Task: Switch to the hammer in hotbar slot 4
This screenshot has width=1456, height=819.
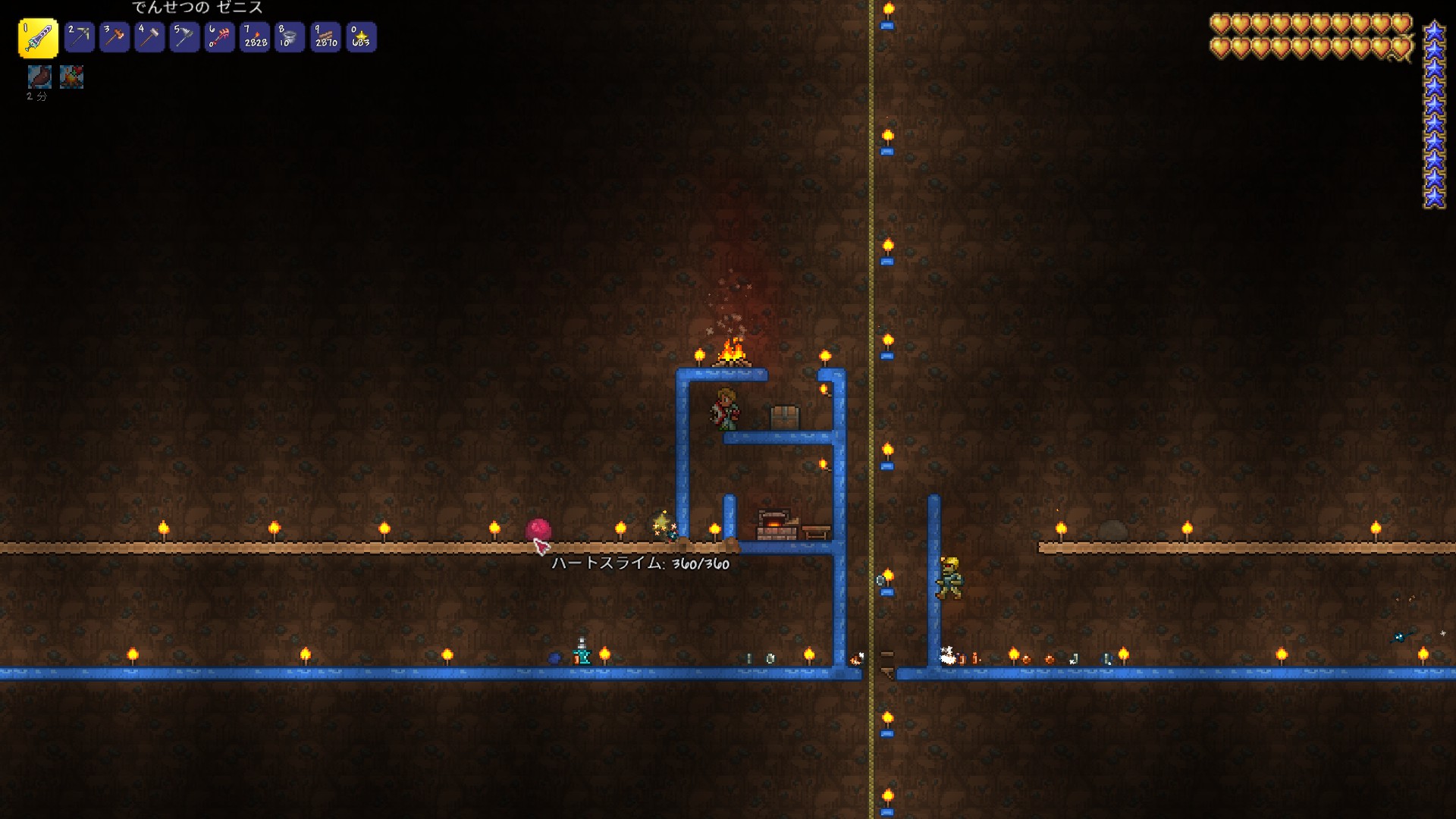Action: pos(149,37)
